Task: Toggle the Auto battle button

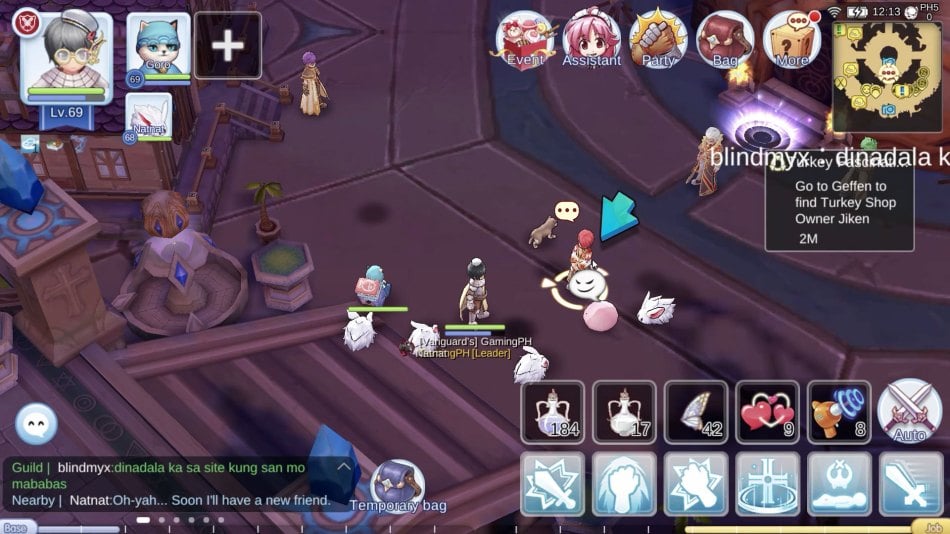Action: (909, 411)
